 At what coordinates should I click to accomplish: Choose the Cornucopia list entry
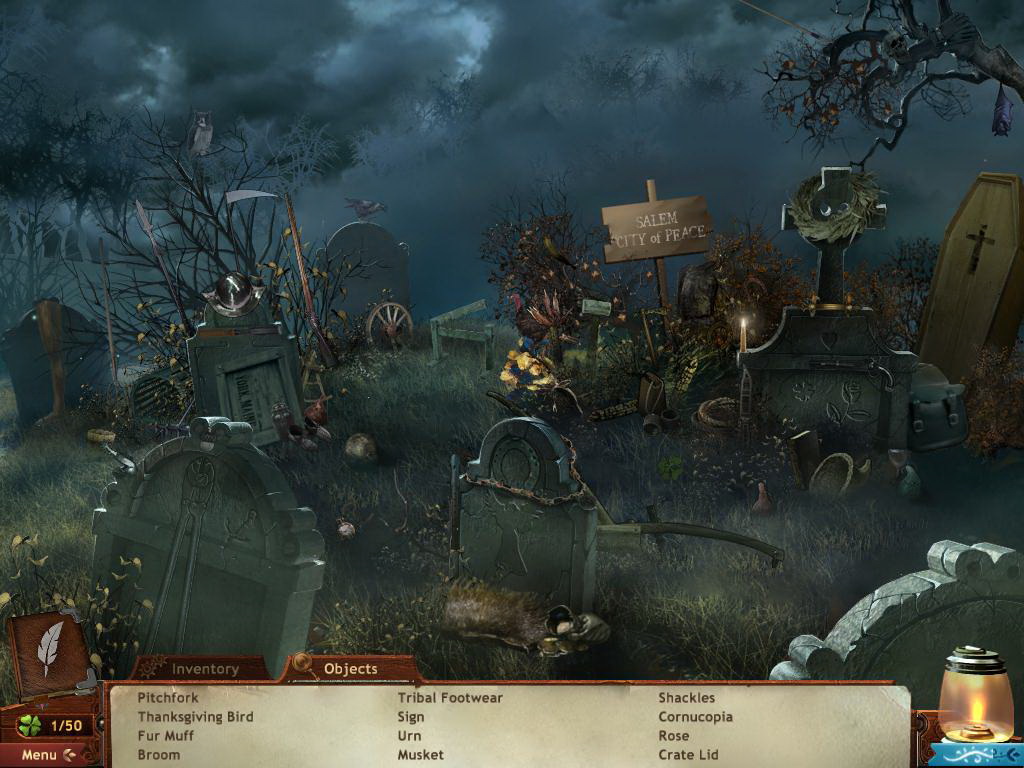coord(695,717)
